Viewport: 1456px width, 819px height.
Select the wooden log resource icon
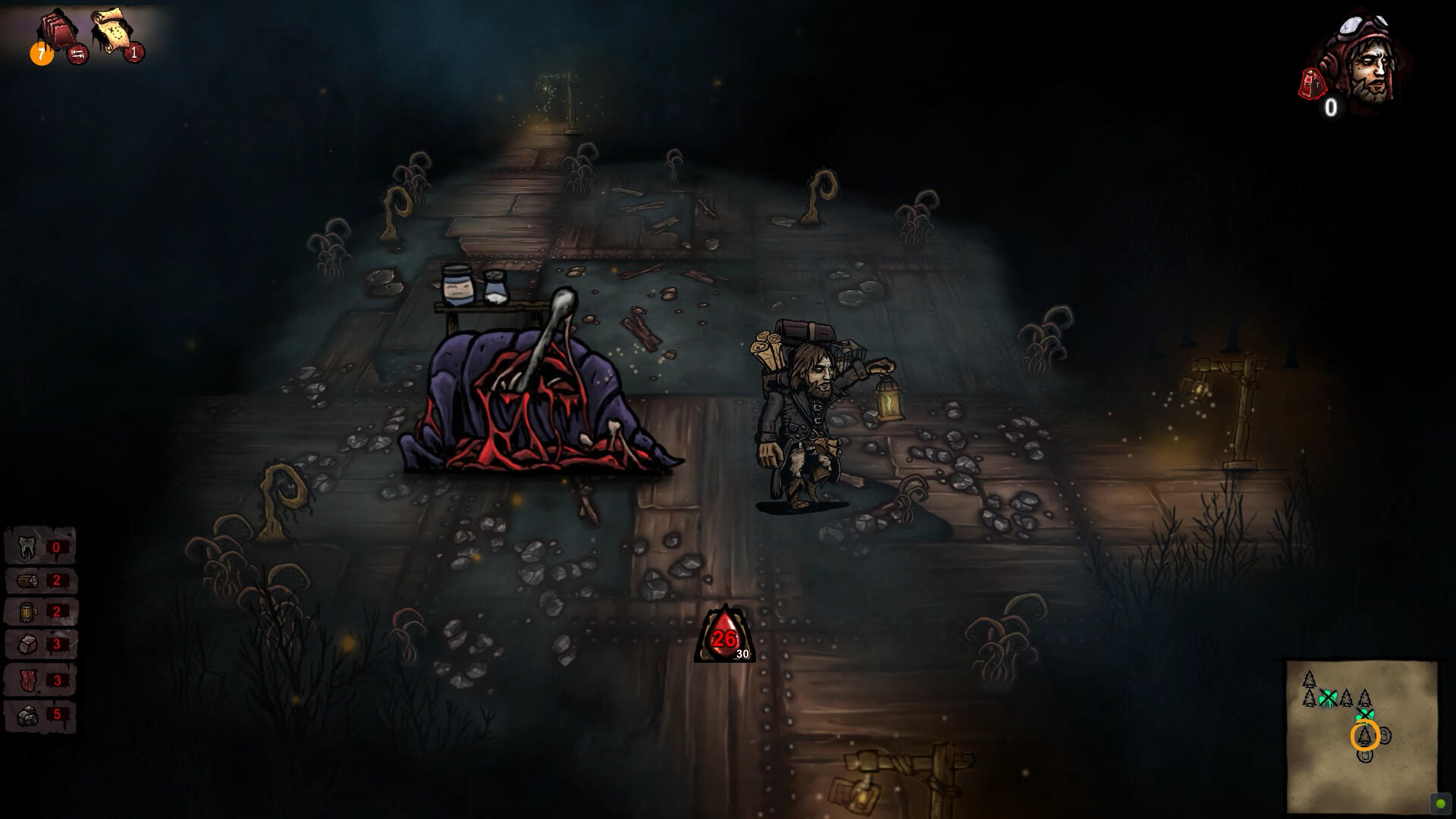click(27, 579)
